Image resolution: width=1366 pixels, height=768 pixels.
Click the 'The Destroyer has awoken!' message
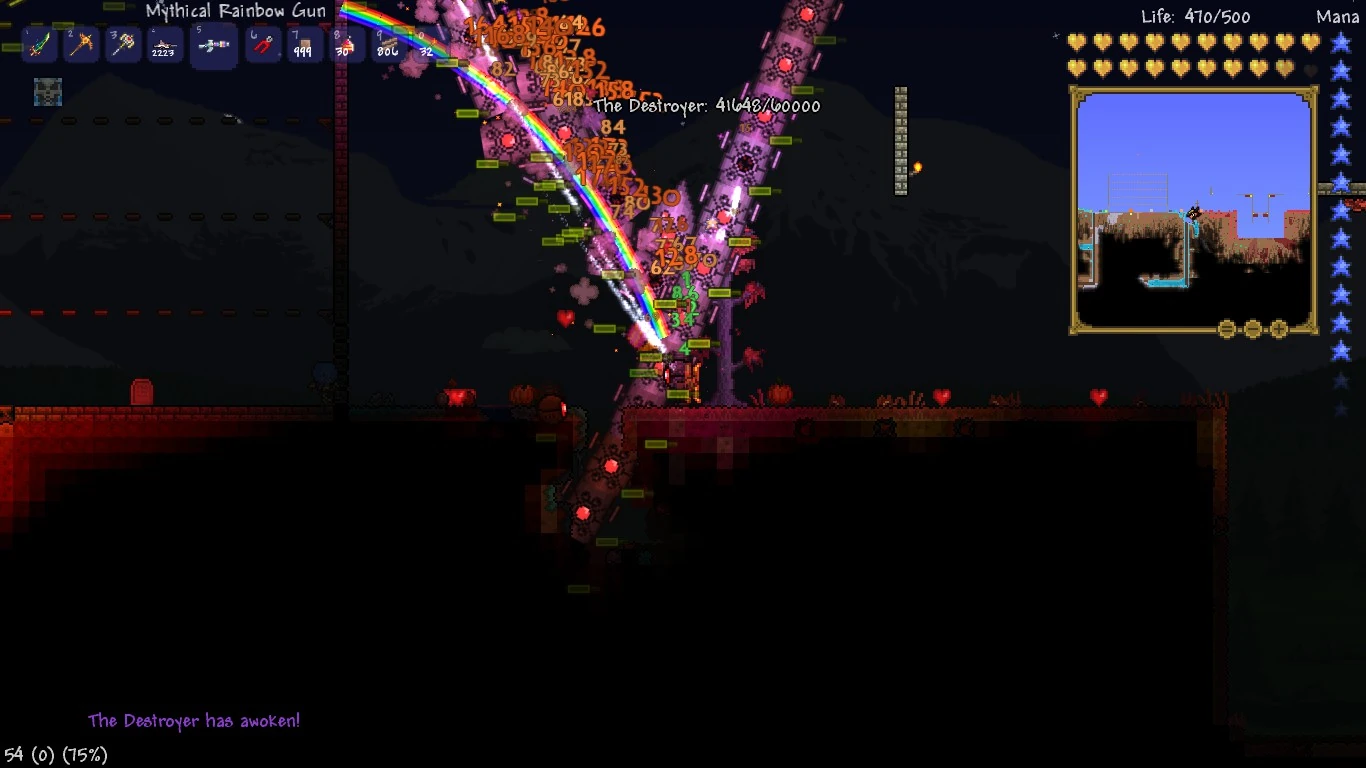194,719
